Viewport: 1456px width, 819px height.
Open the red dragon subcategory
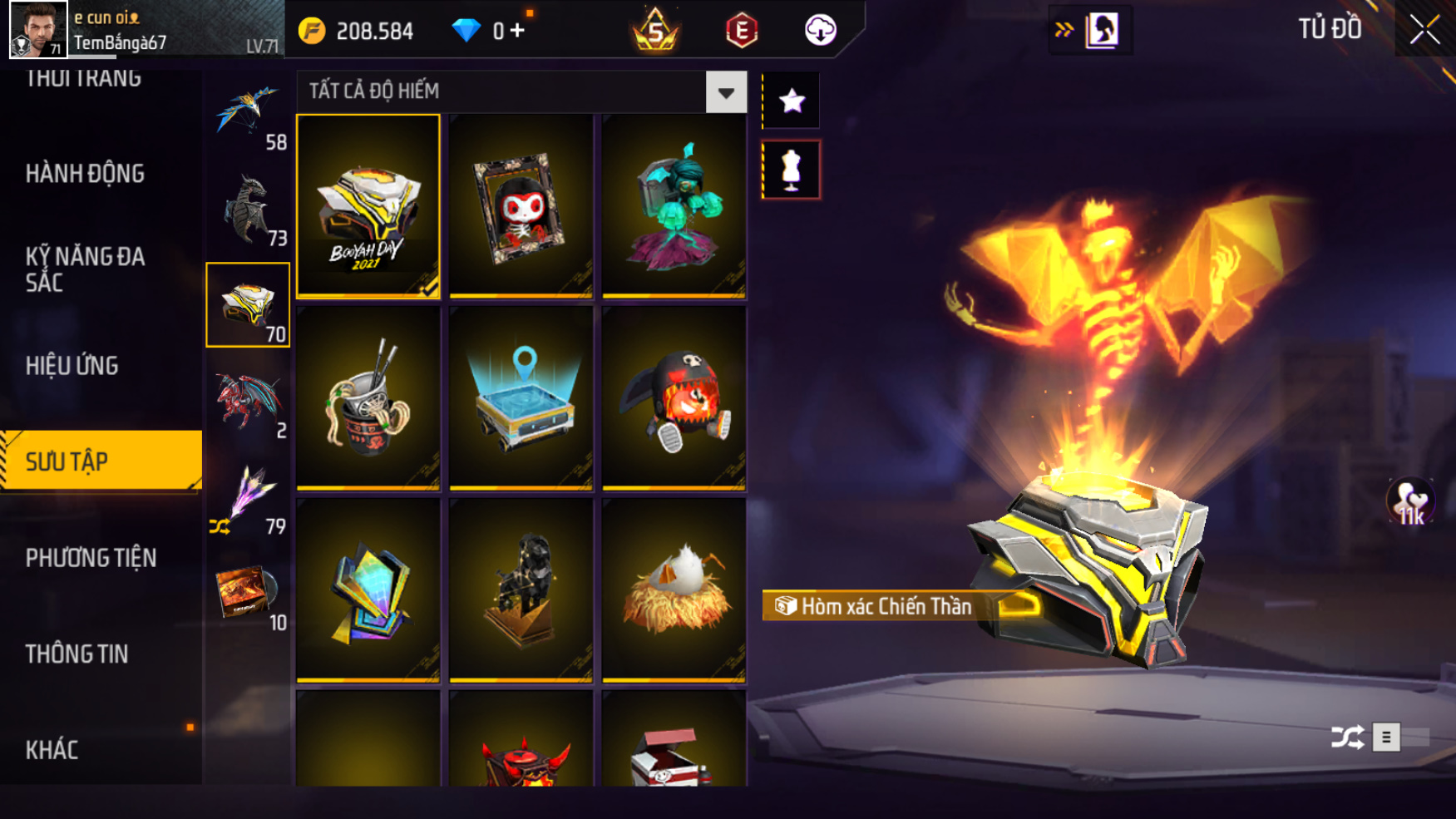pyautogui.click(x=248, y=402)
